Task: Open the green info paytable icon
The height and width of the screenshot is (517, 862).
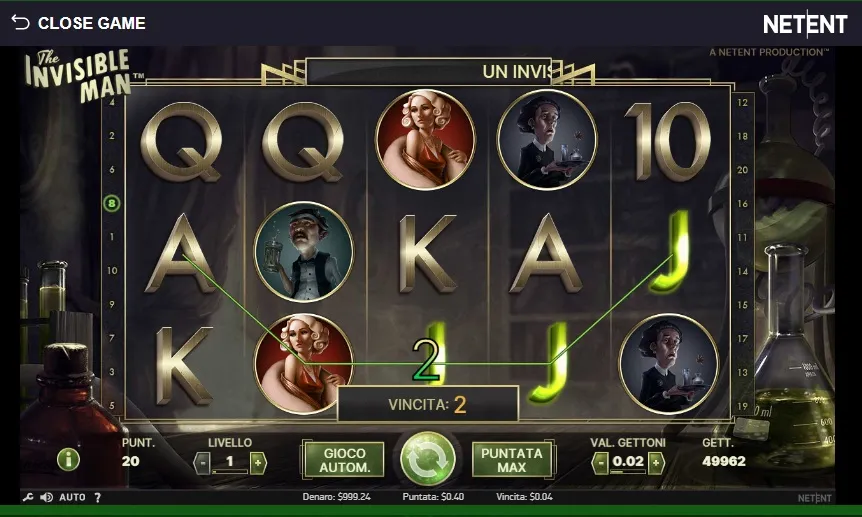Action: (x=68, y=459)
